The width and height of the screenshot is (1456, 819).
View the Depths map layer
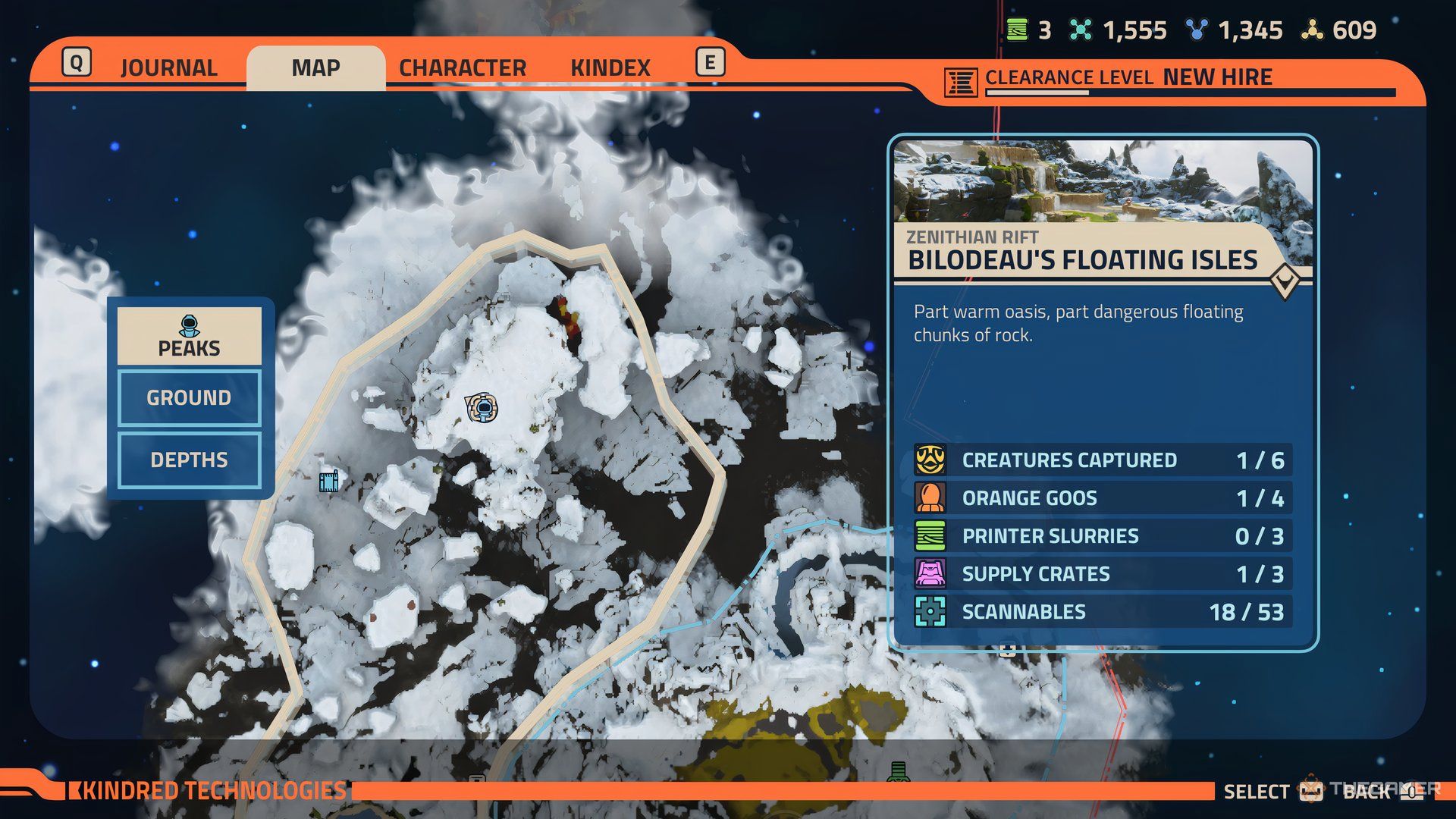coord(189,460)
